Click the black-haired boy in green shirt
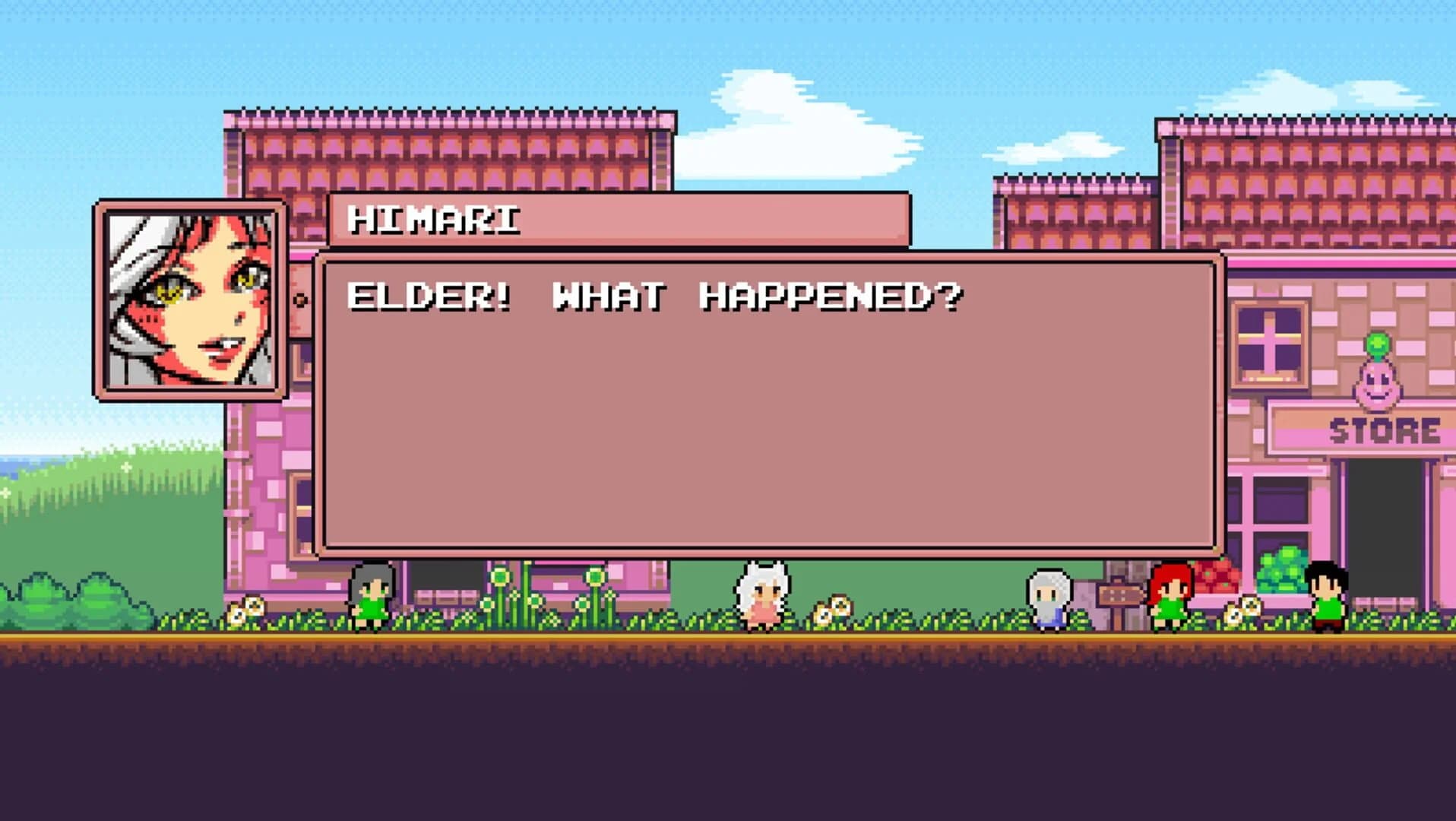Viewport: 1456px width, 821px height. click(1326, 601)
